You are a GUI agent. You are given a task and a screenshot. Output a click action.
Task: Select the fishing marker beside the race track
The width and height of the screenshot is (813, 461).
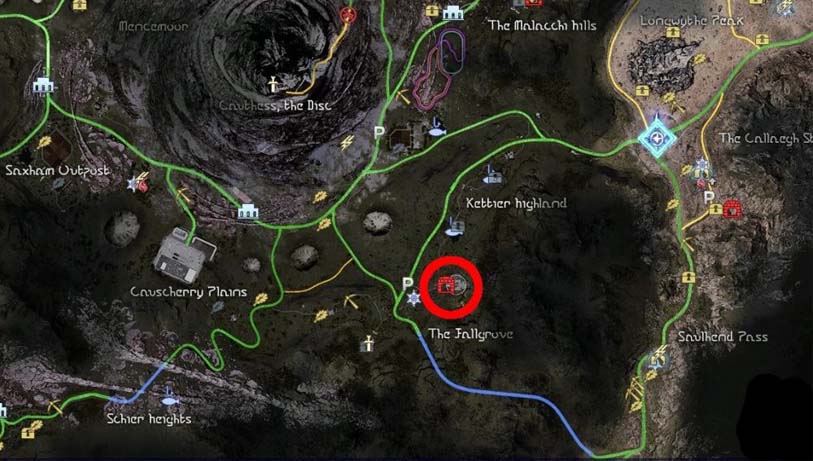coord(437,126)
